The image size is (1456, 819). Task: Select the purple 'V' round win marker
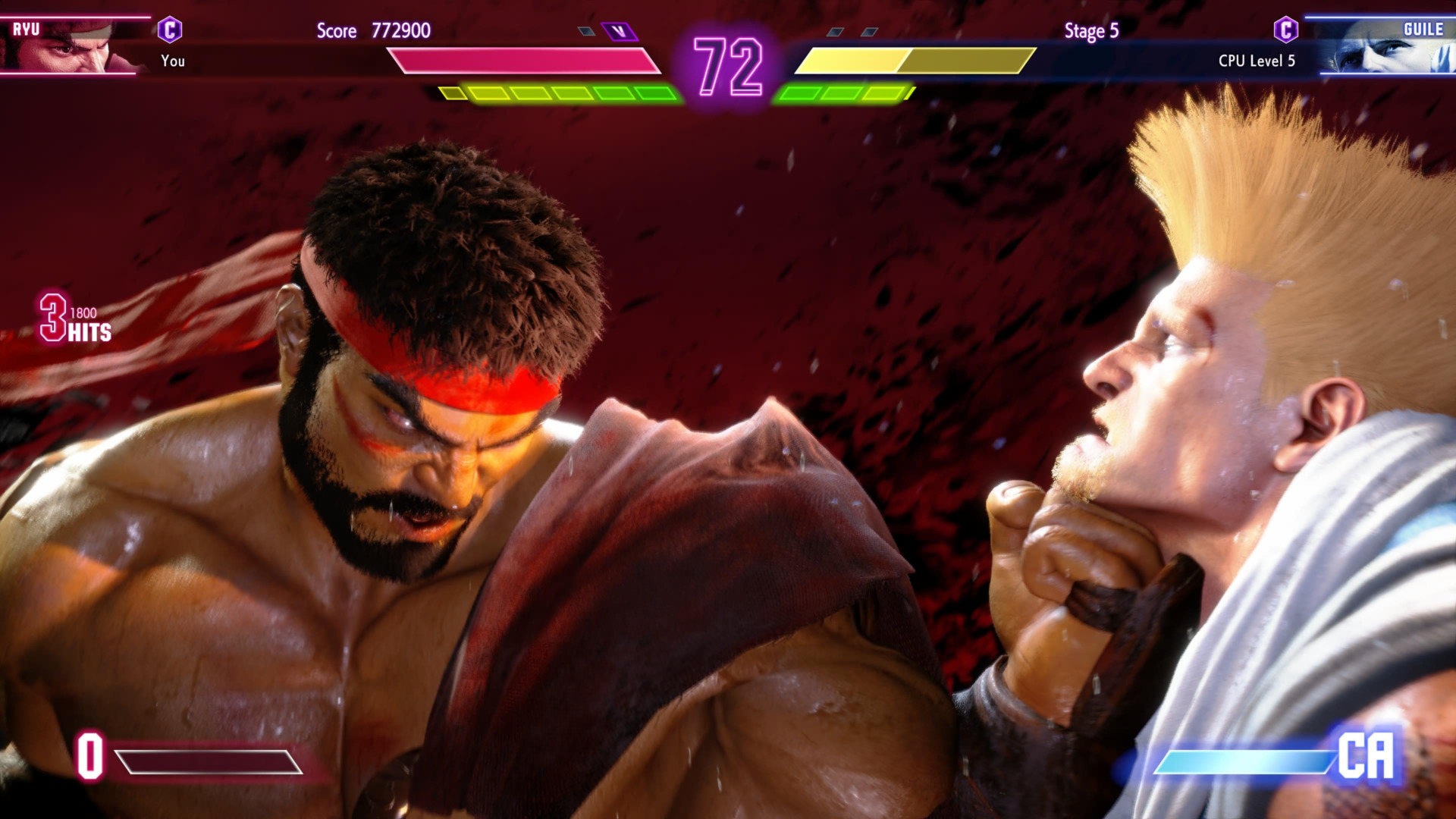(x=619, y=30)
